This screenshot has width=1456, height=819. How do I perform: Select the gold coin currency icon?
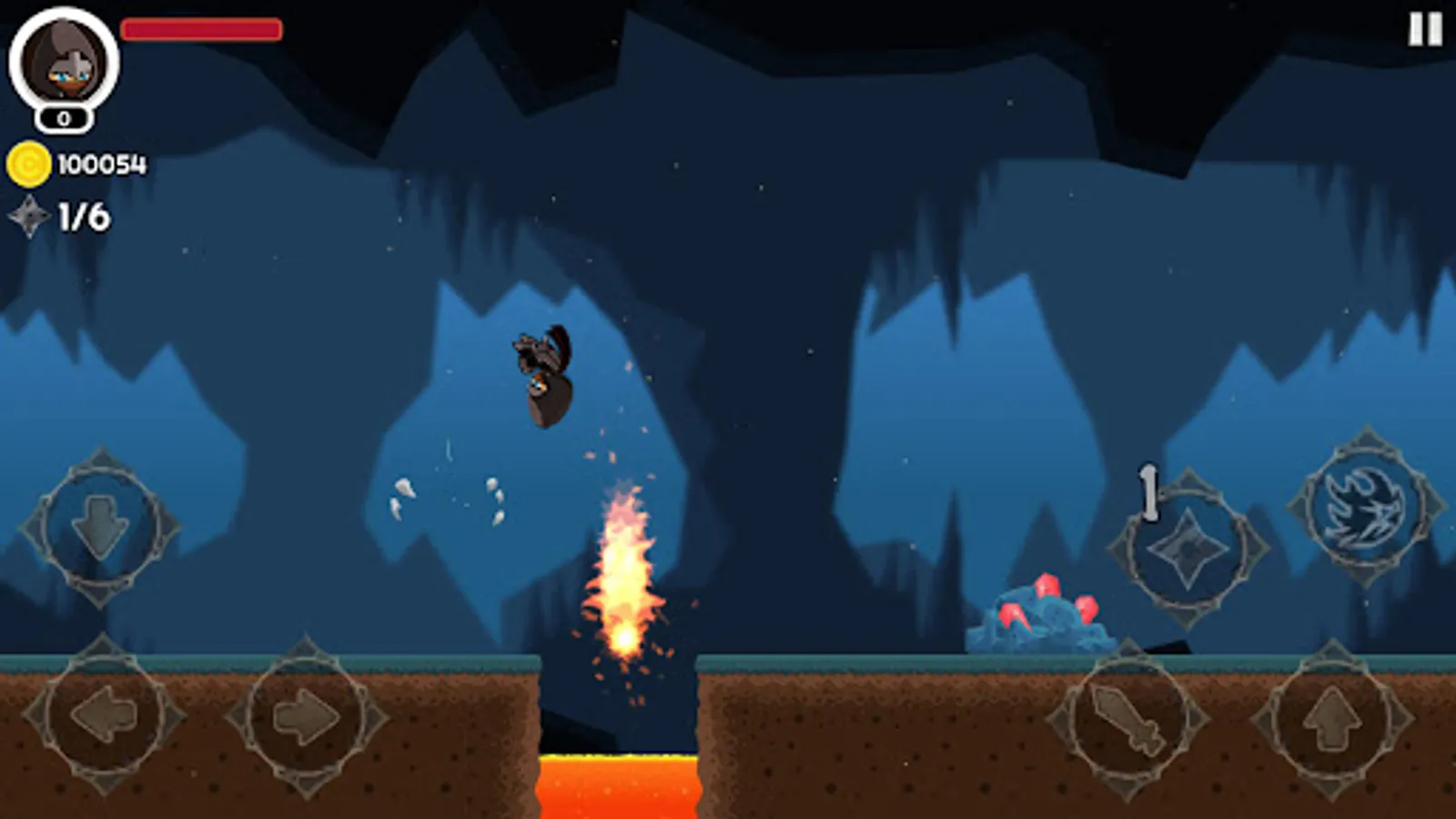[x=30, y=164]
